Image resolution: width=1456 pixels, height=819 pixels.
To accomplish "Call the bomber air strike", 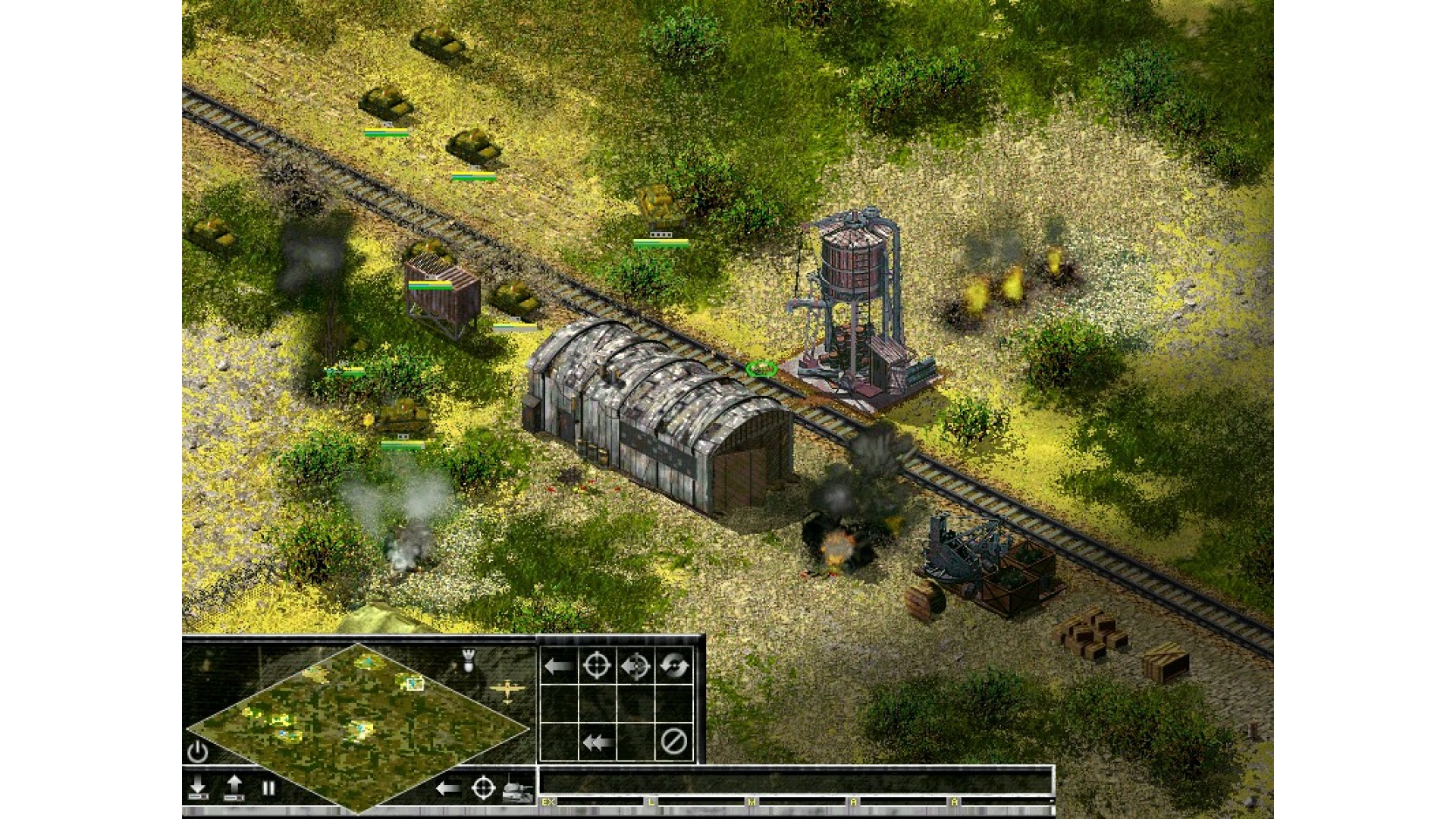I will click(468, 661).
